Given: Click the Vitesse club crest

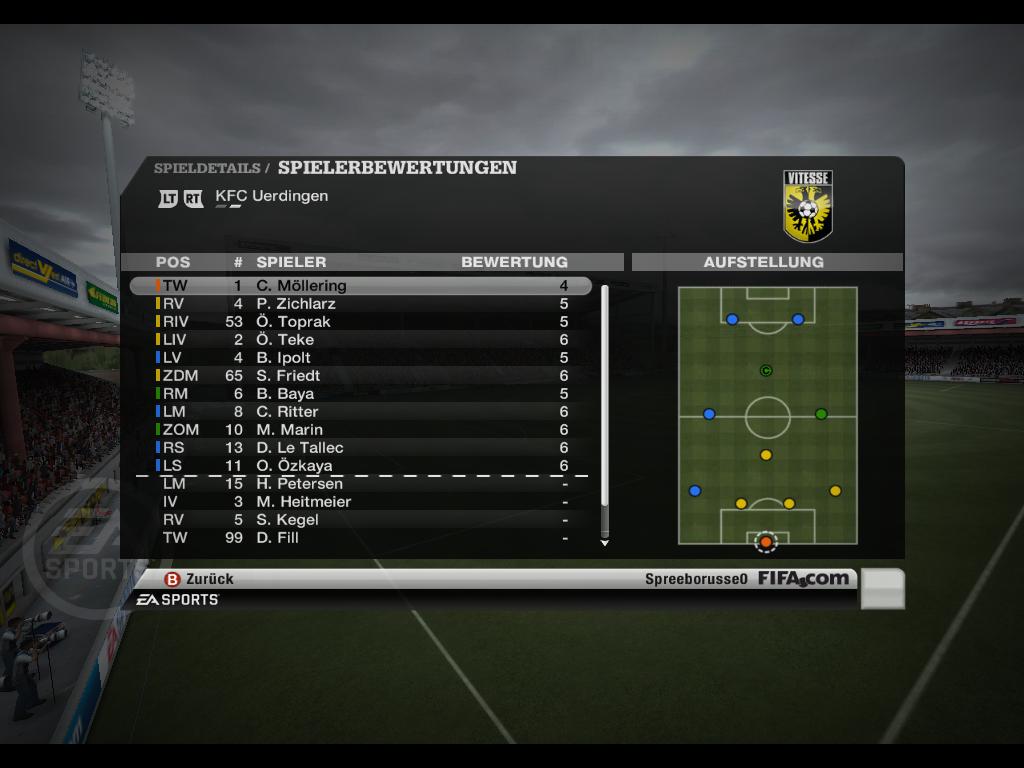Looking at the screenshot, I should click(x=808, y=207).
